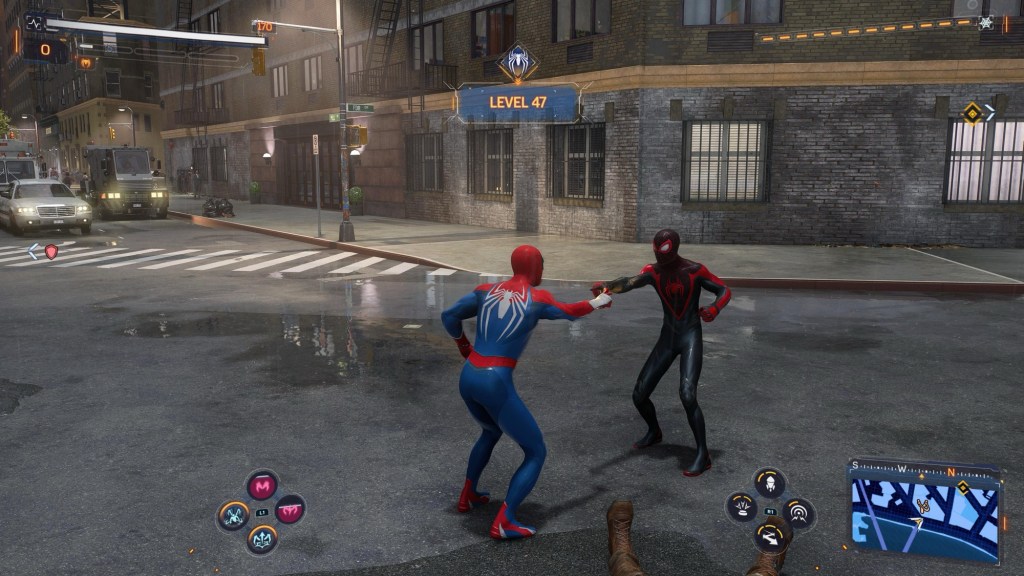Select the orange mask icon under health bar

(86, 62)
